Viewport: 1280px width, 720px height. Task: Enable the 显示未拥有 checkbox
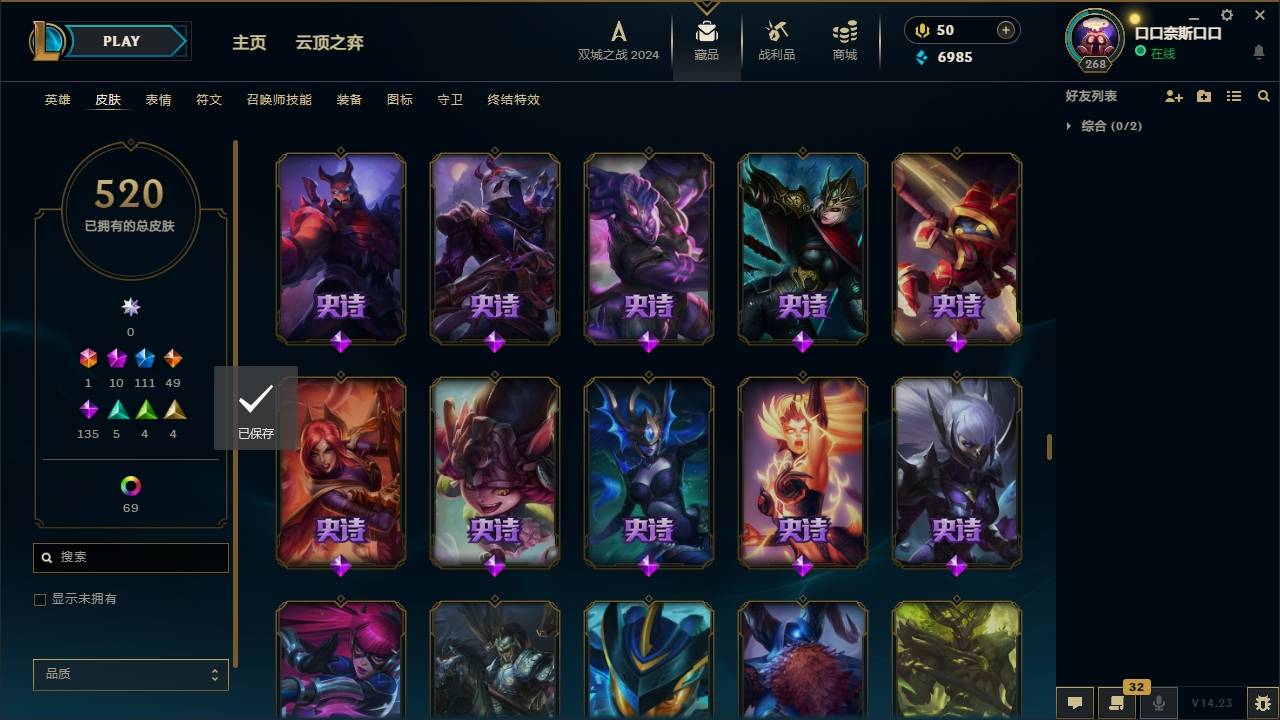(40, 599)
